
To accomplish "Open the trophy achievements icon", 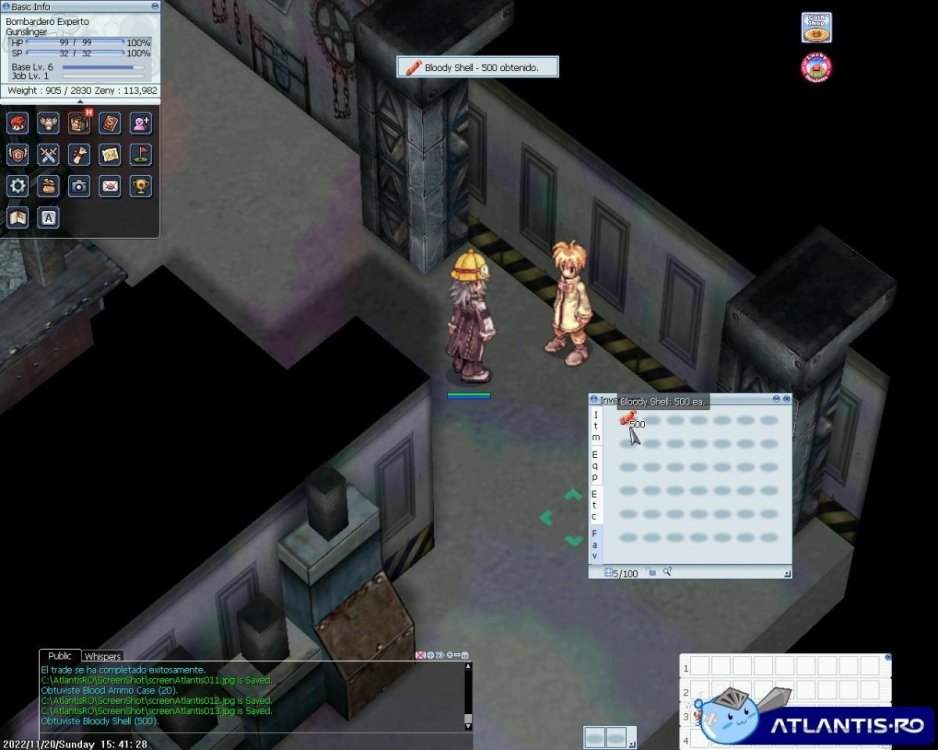I will tap(141, 185).
